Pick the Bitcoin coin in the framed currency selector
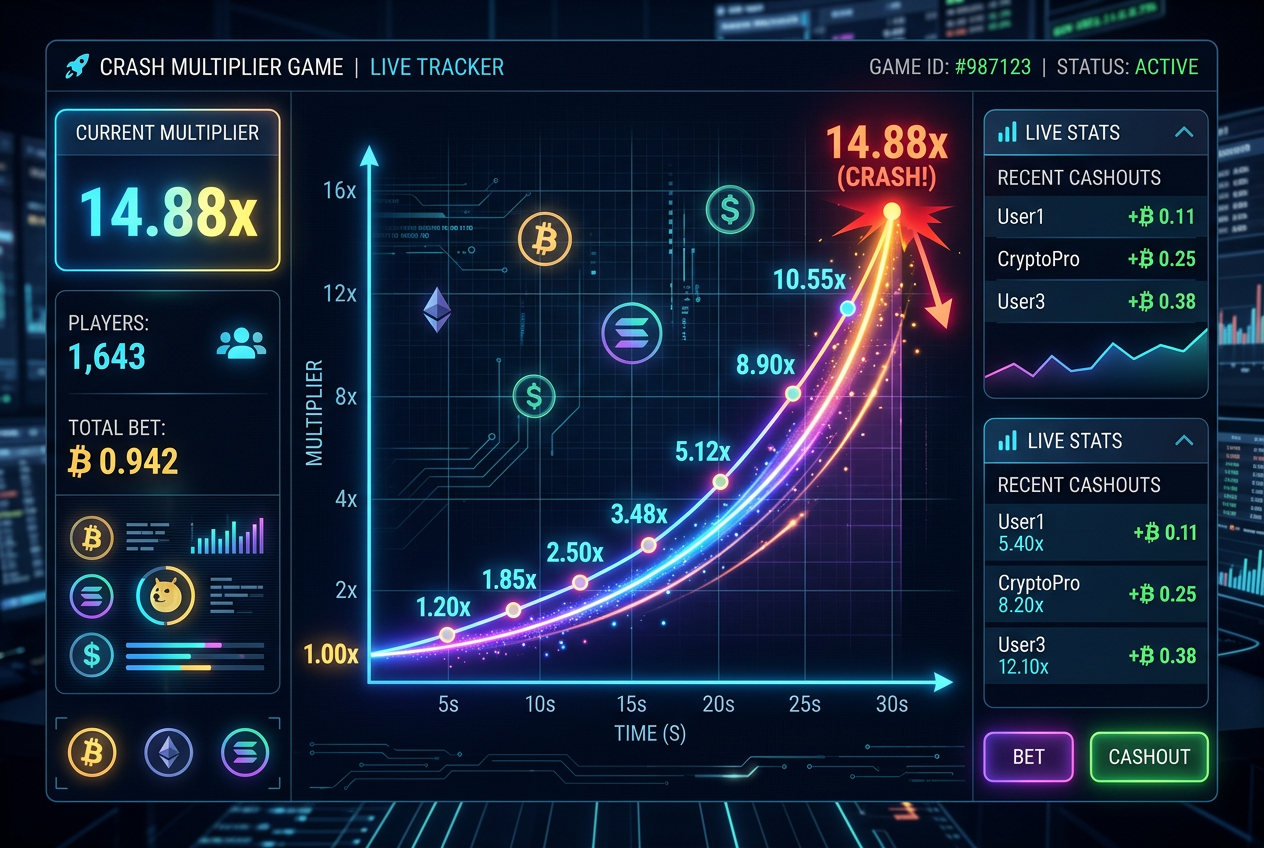1264x848 pixels. 92,751
